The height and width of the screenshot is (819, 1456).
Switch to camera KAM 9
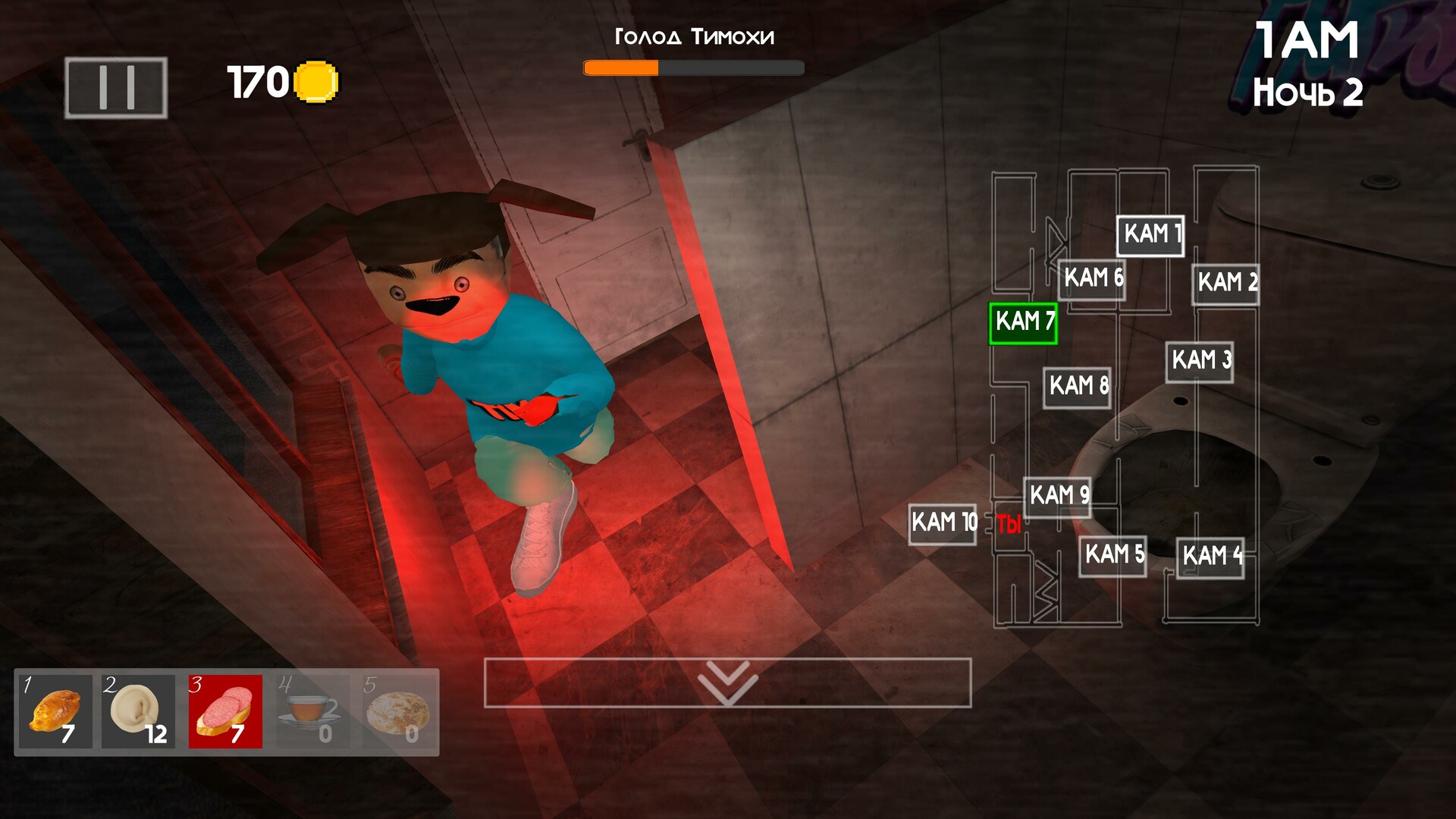[1057, 497]
